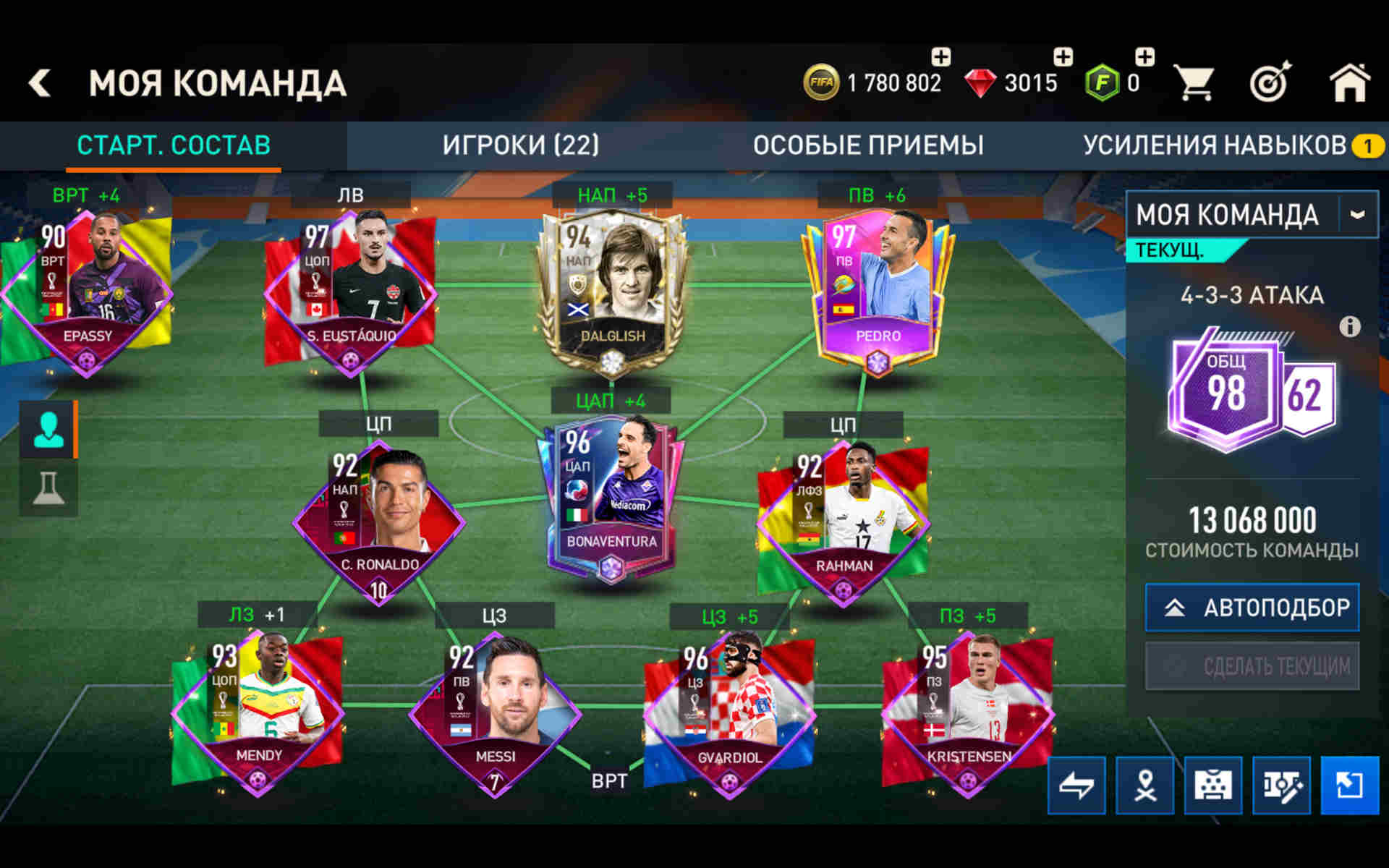Select the Pedro winger card
Image resolution: width=1389 pixels, height=868 pixels.
click(878, 289)
